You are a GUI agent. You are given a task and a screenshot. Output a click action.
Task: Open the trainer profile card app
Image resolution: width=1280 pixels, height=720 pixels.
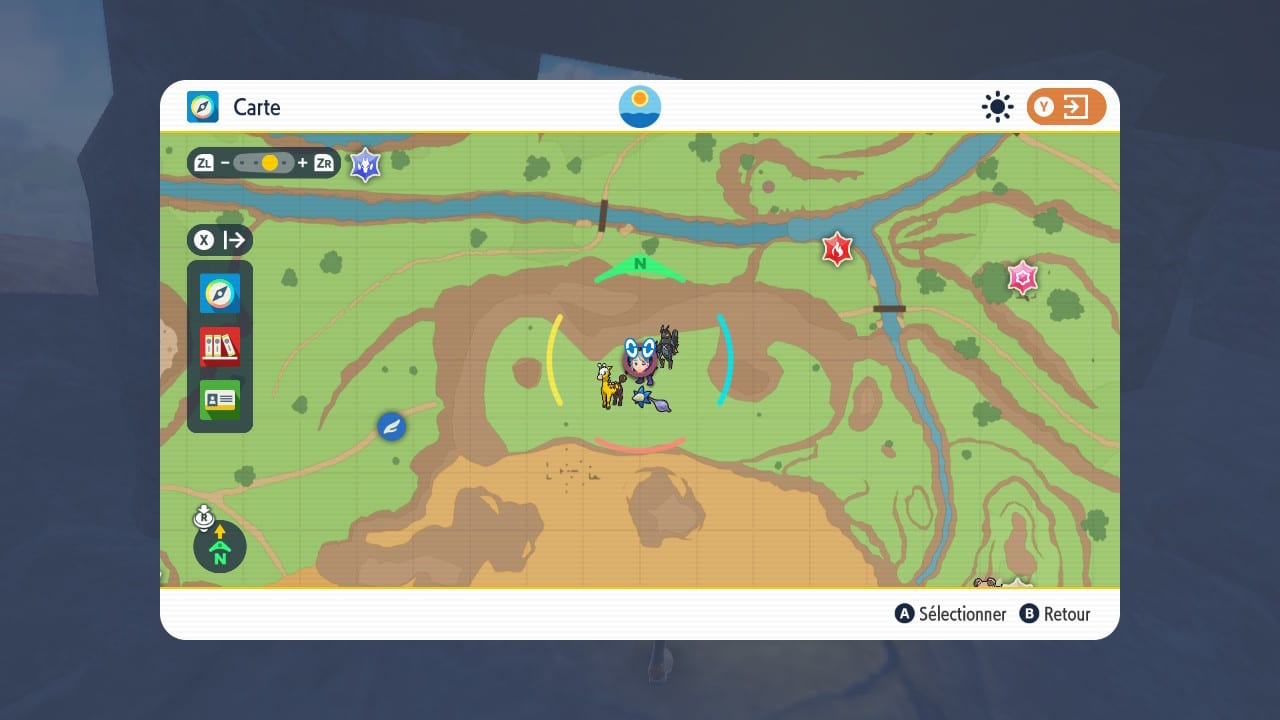point(220,400)
